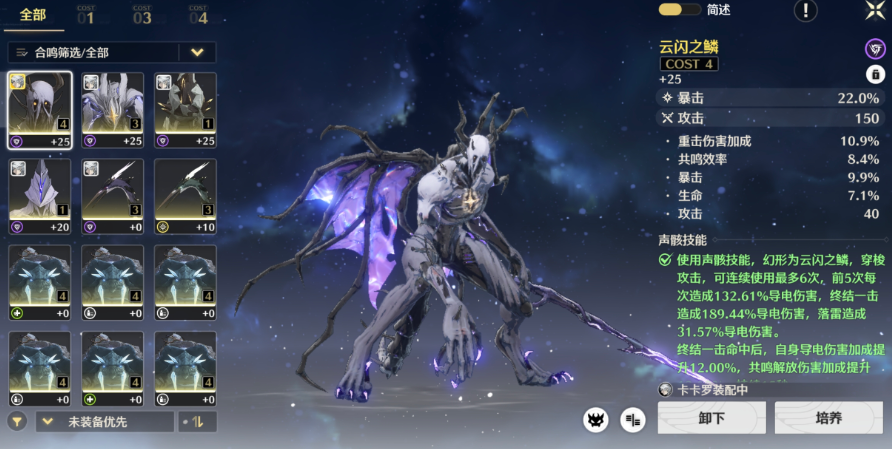Click the round monster-face icon button

click(597, 420)
